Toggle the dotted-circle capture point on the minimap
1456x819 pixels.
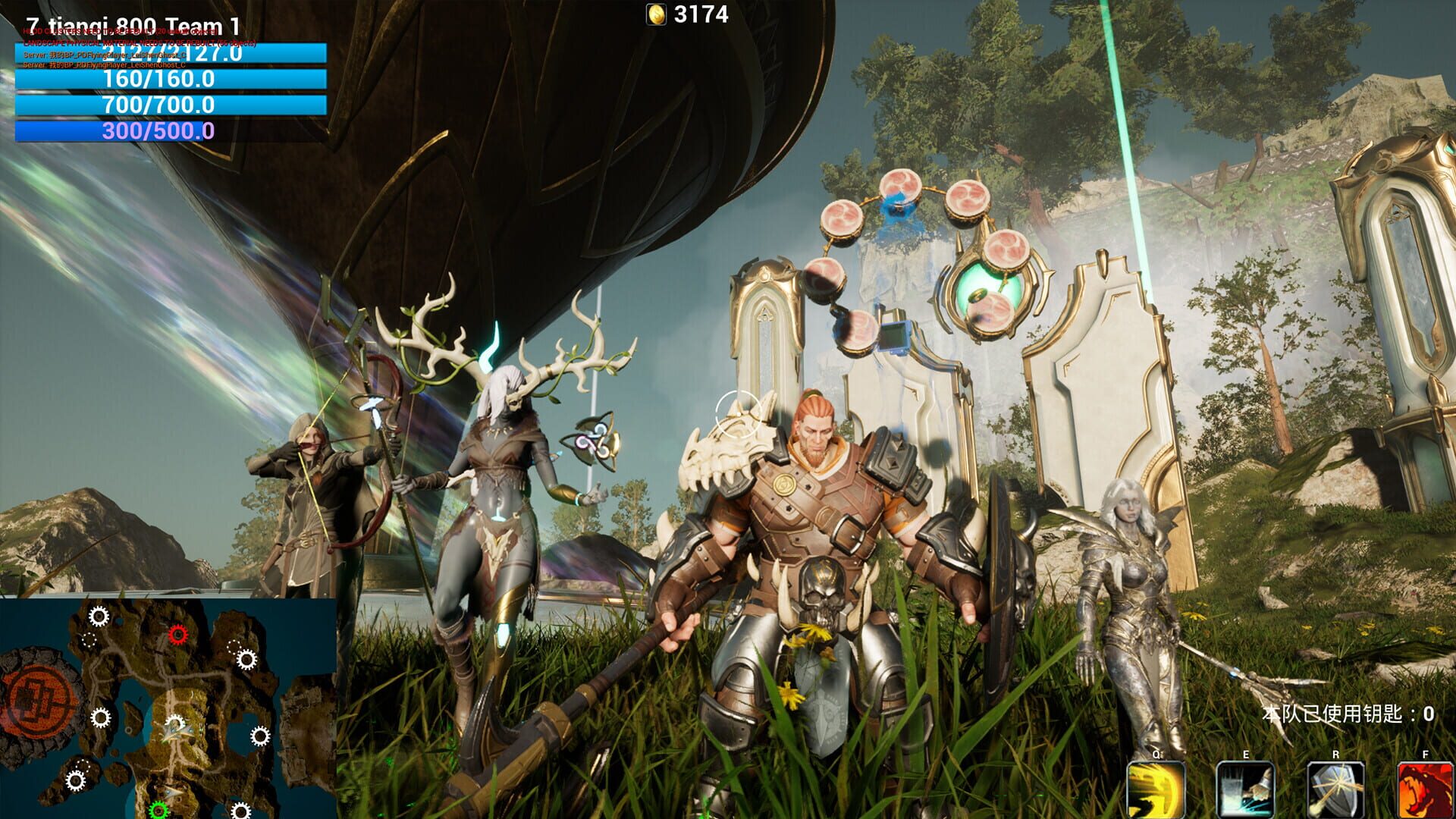pos(89,640)
